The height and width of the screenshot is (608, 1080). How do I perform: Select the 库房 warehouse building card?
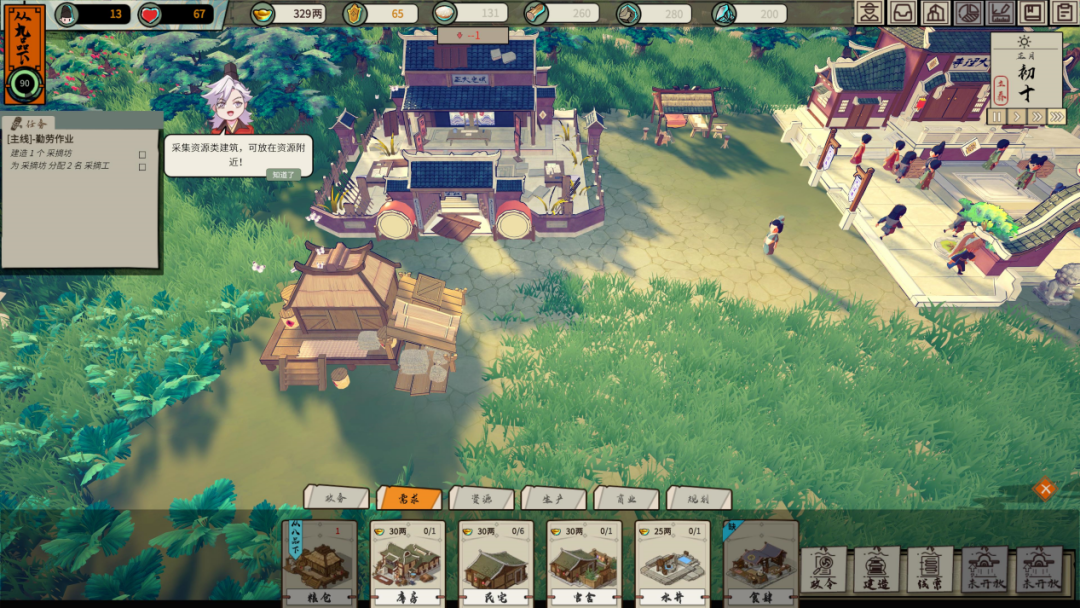[407, 565]
